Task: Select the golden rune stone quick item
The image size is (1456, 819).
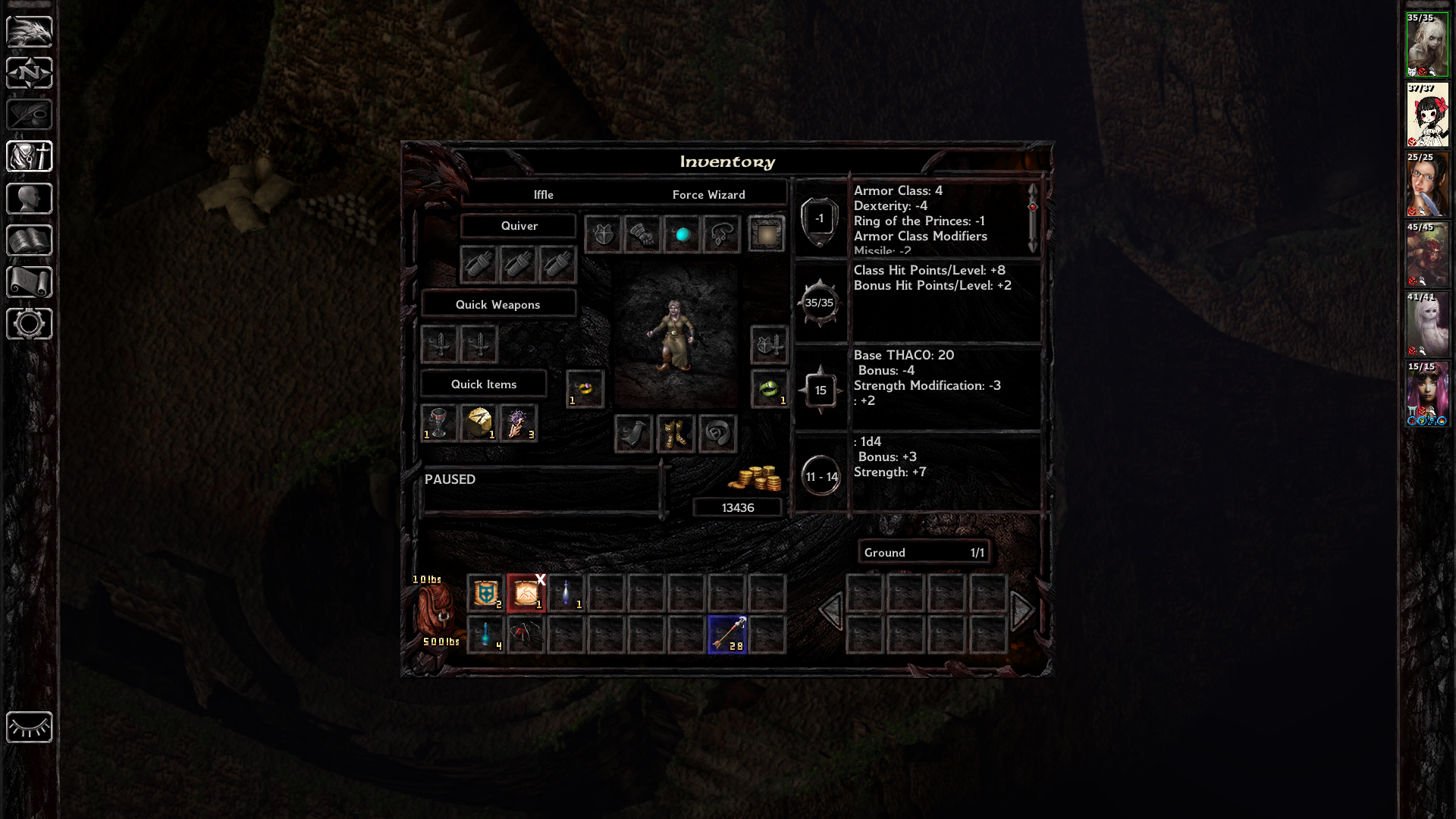Action: [479, 422]
